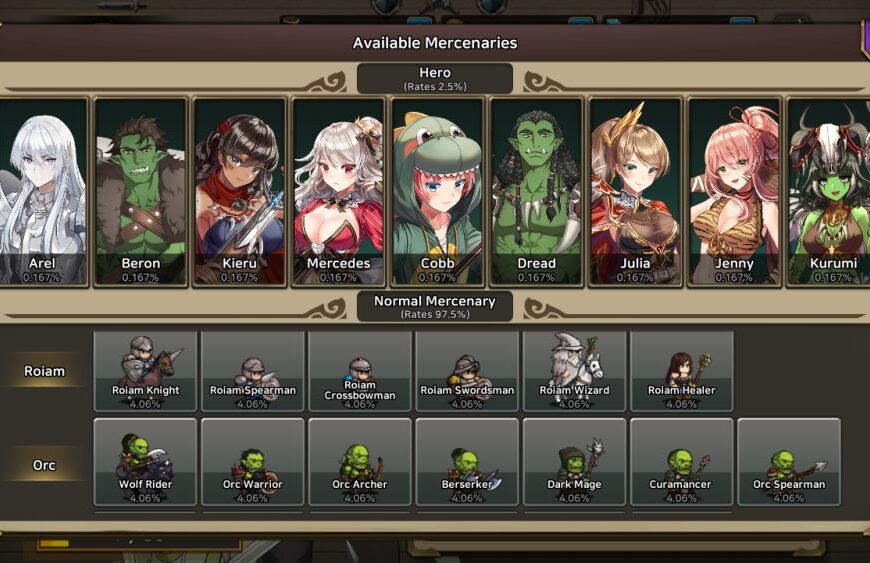Select the Wolf Rider orc mercenary
The image size is (870, 563).
(145, 462)
